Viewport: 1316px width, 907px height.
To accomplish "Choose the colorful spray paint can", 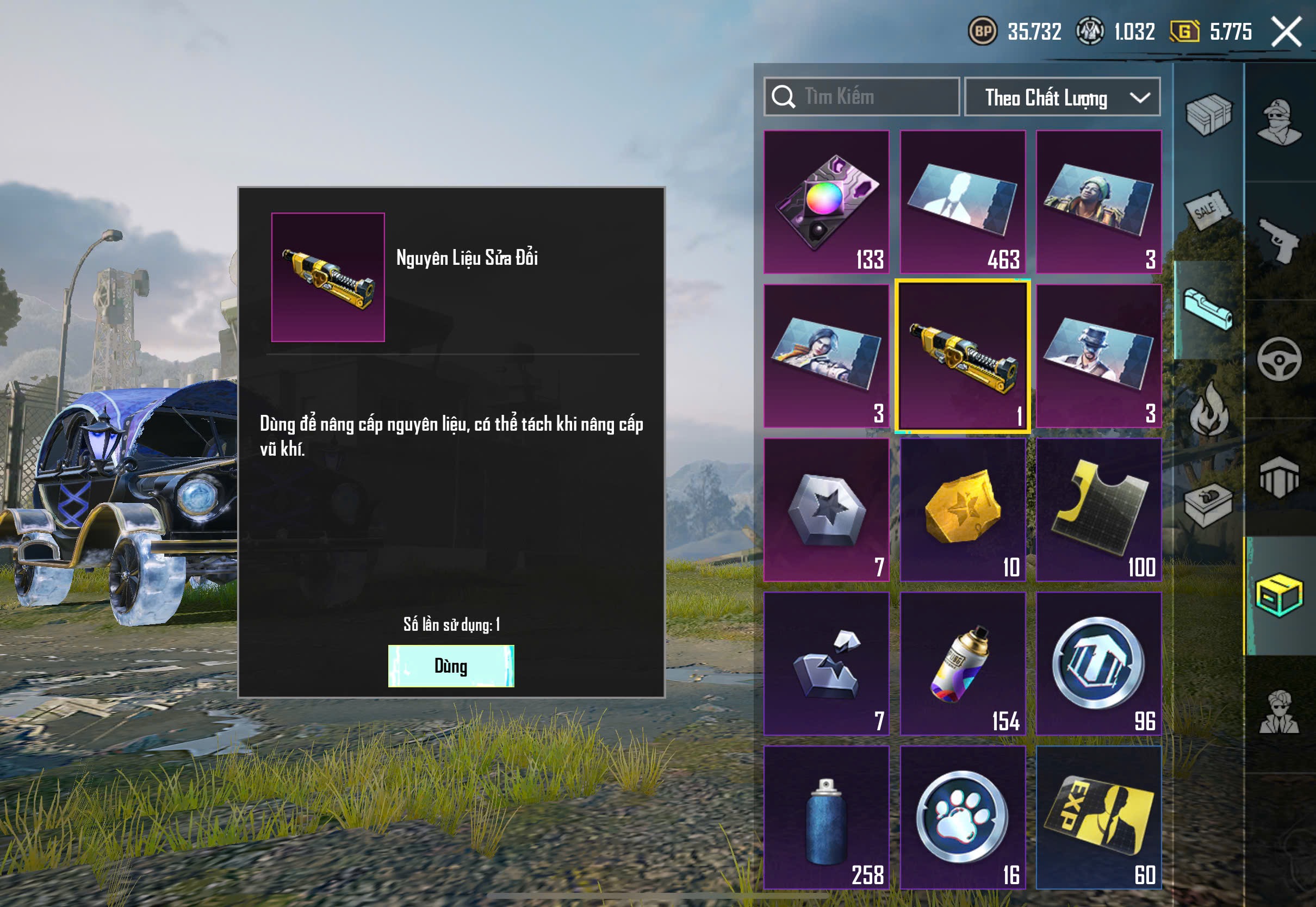I will pyautogui.click(x=963, y=663).
